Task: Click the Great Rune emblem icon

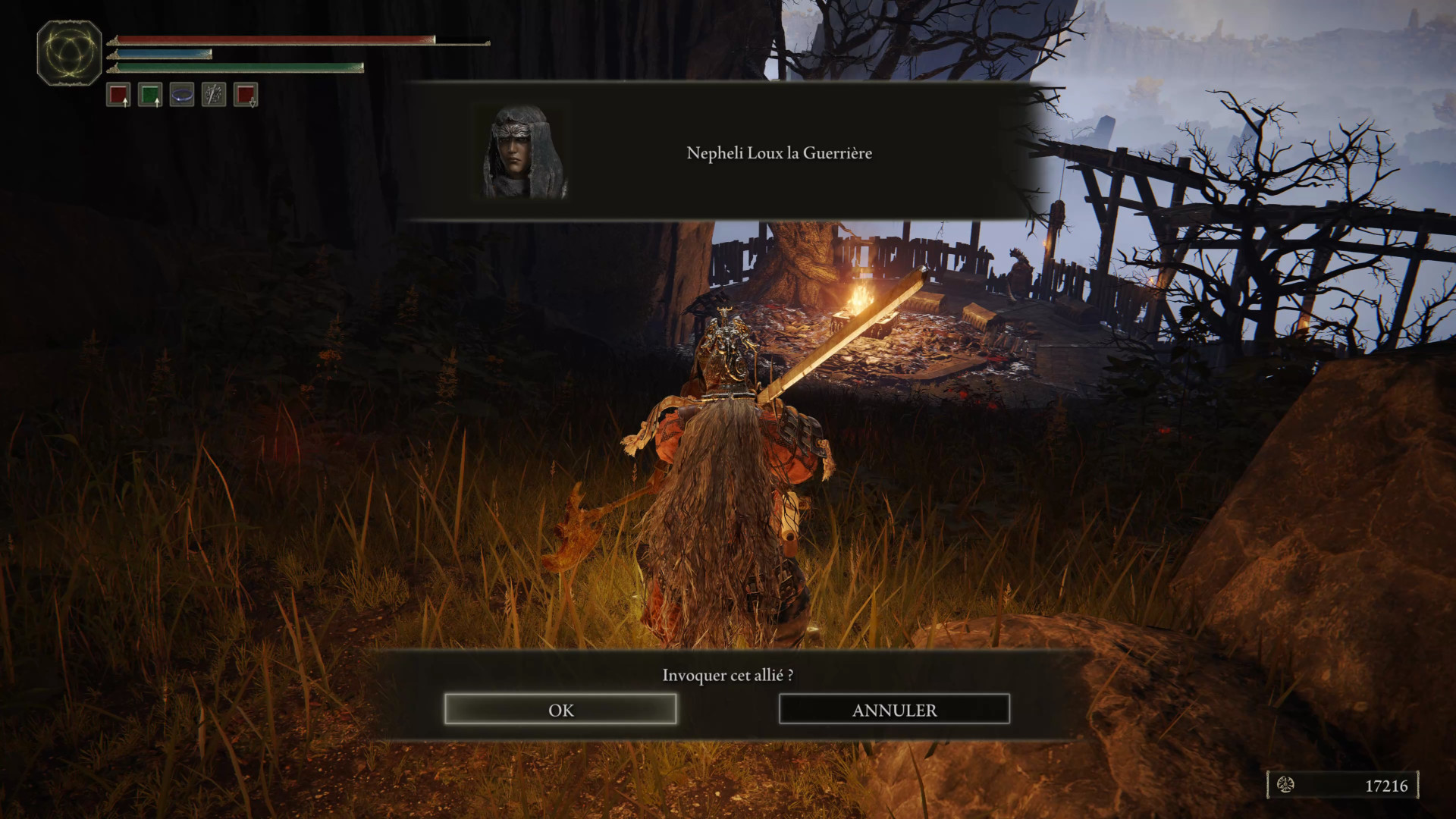Action: [70, 53]
